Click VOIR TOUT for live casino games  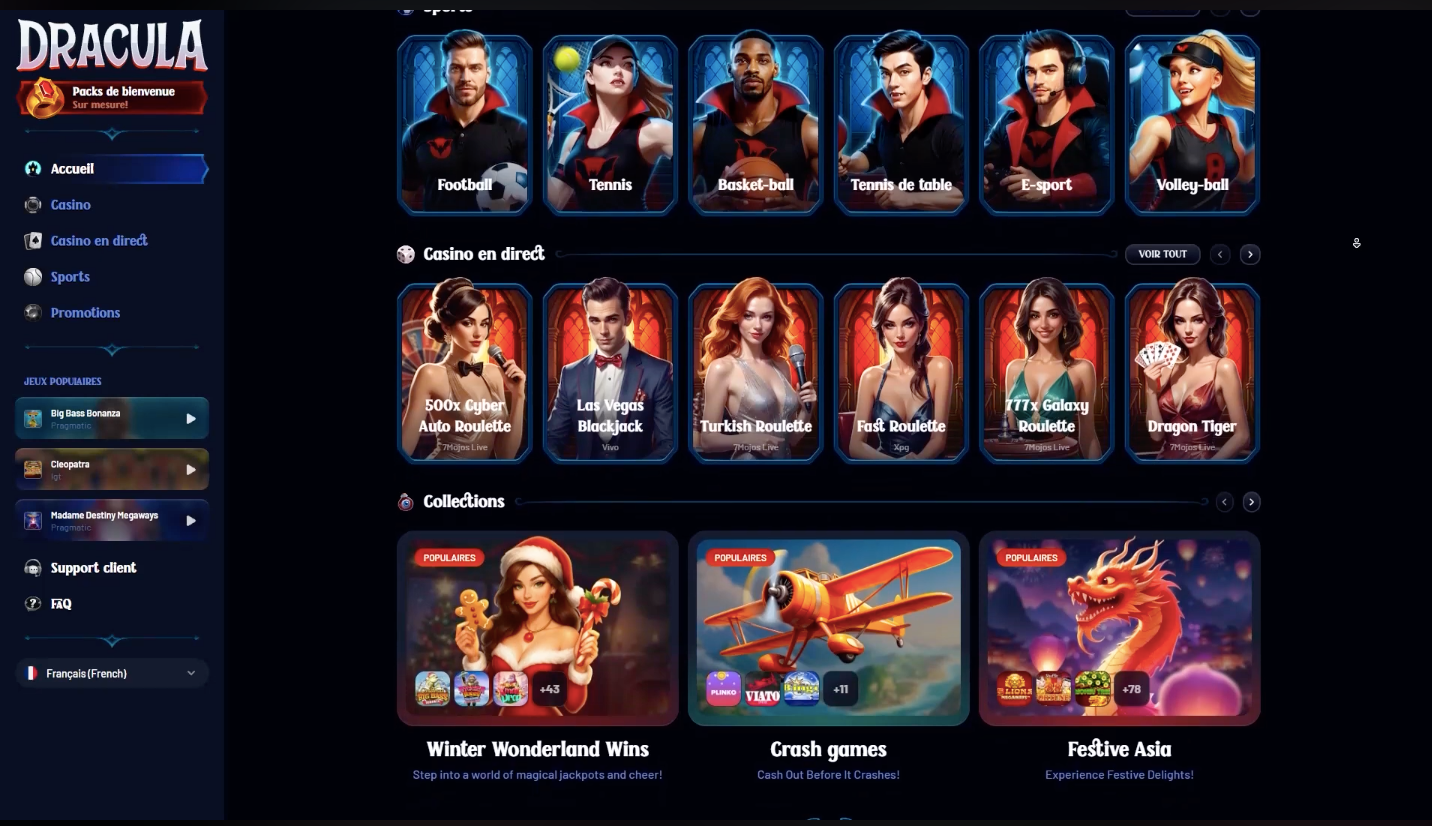coord(1162,254)
